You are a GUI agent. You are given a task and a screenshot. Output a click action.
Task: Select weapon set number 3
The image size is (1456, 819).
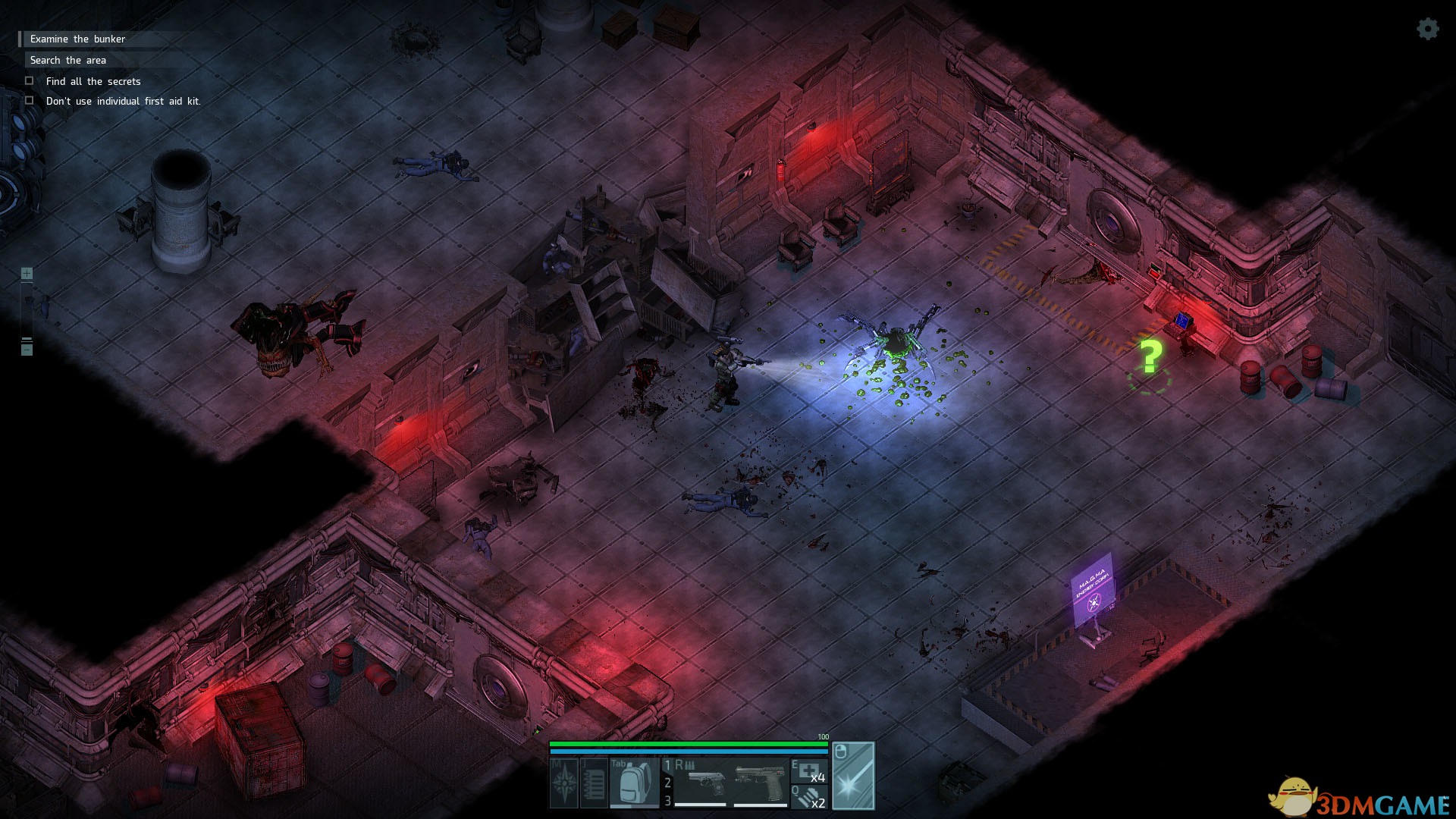(x=667, y=800)
